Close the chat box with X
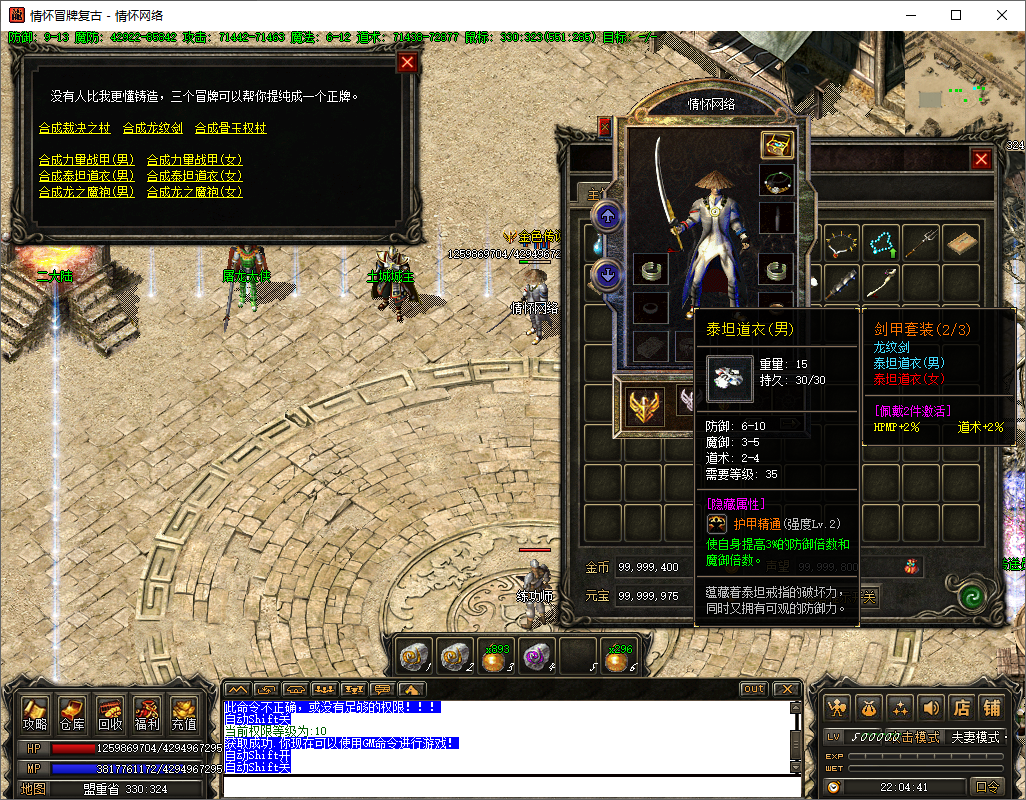The width and height of the screenshot is (1026, 800). point(786,689)
